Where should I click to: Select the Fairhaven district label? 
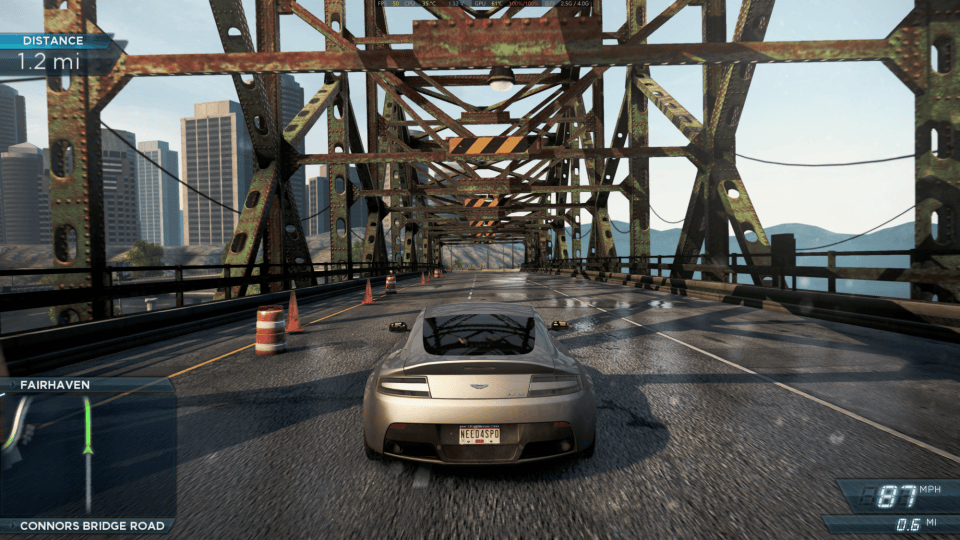pos(54,384)
